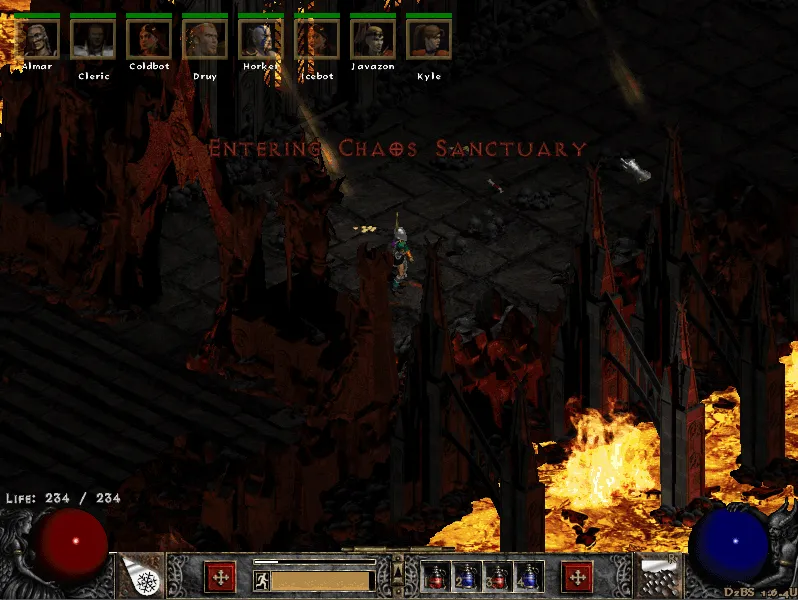Use the blue potion in belt slot 2

coord(467,577)
